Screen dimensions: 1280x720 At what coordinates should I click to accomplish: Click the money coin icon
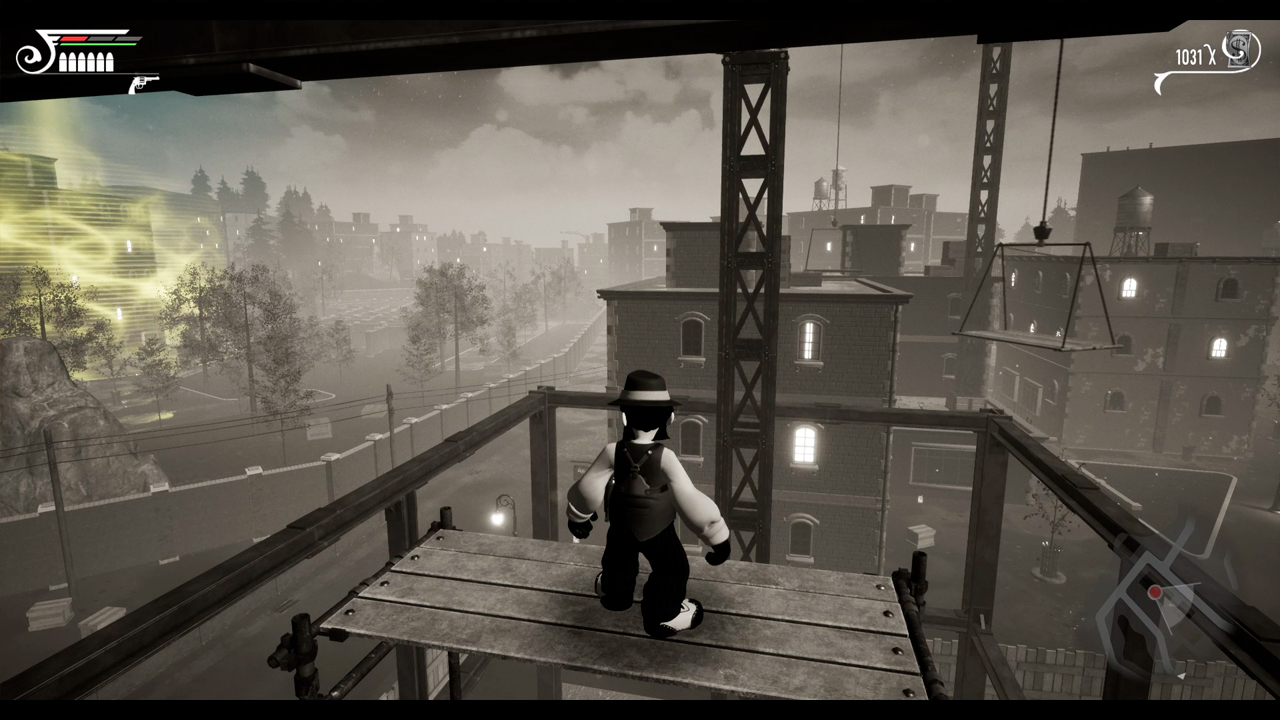click(x=1240, y=50)
